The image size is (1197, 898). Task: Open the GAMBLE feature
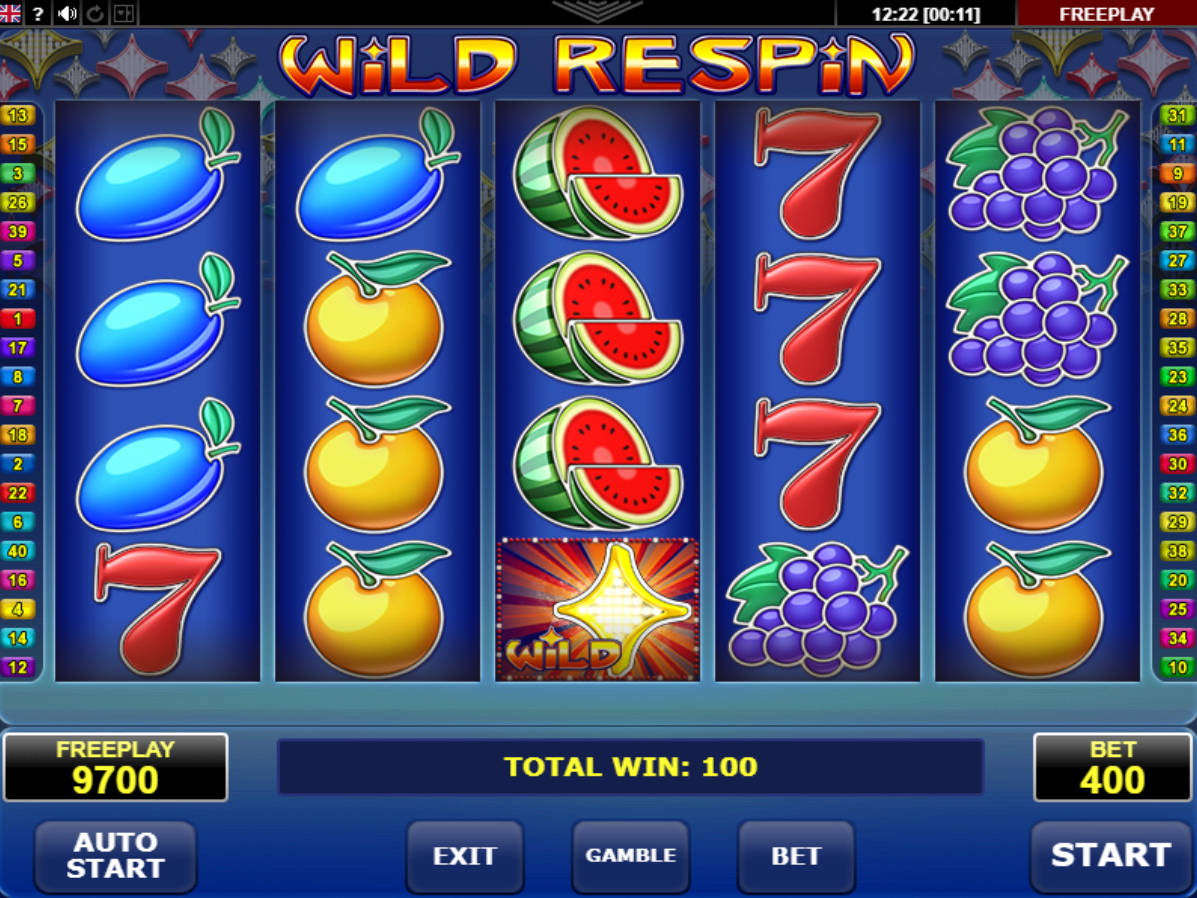630,856
